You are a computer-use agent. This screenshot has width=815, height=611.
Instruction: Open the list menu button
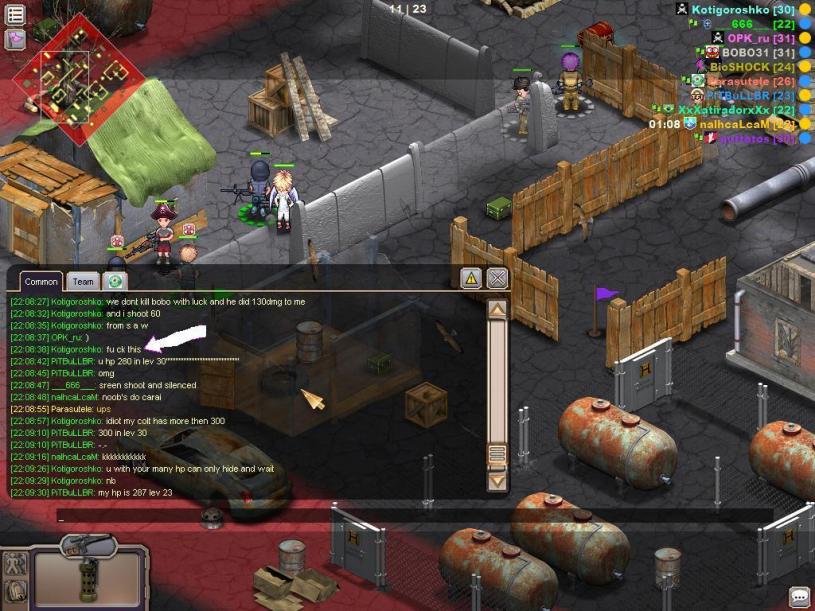pos(15,15)
